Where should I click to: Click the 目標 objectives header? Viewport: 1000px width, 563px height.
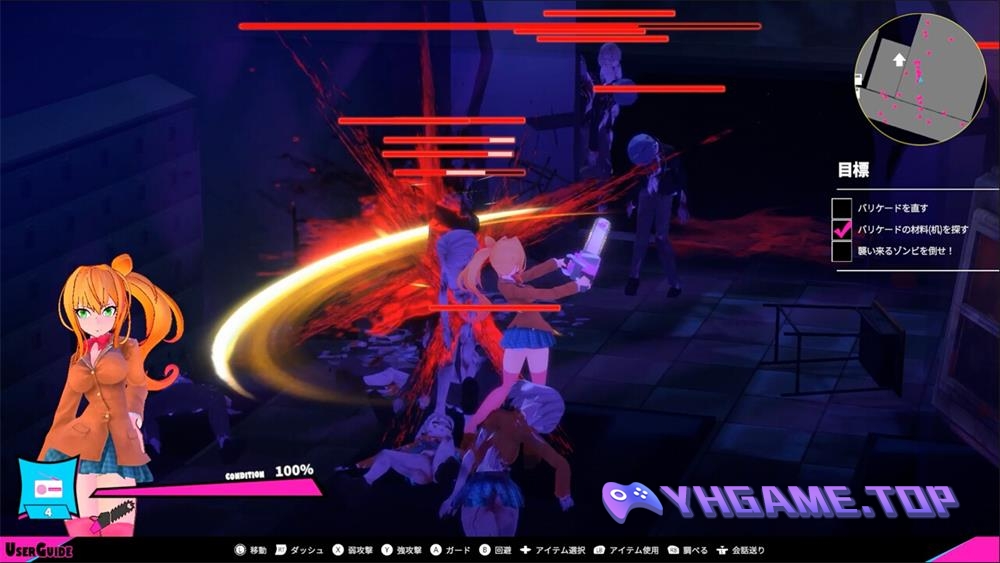[853, 170]
